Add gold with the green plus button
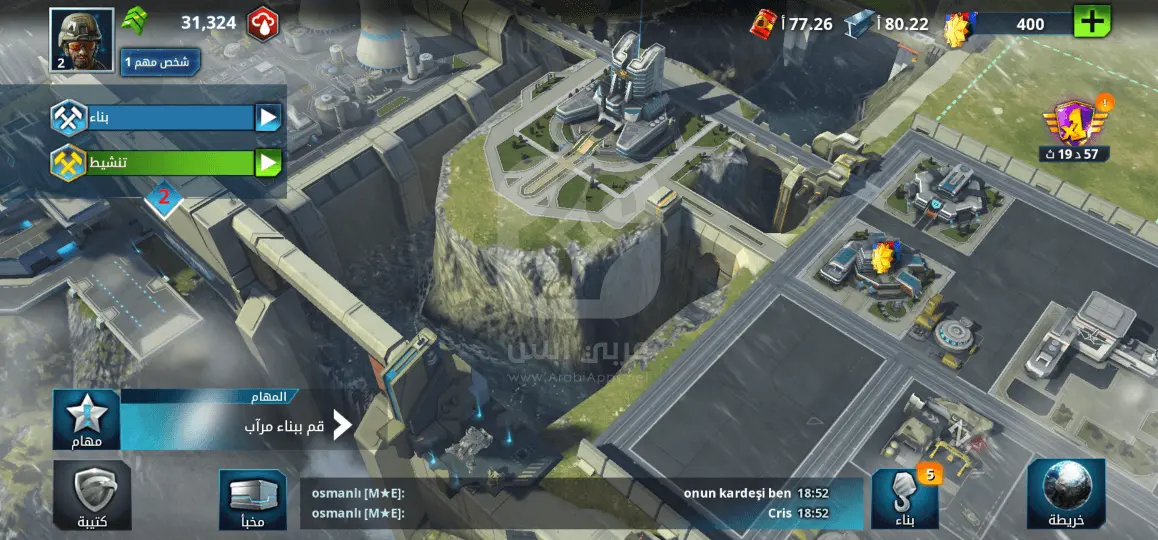 coord(1091,22)
